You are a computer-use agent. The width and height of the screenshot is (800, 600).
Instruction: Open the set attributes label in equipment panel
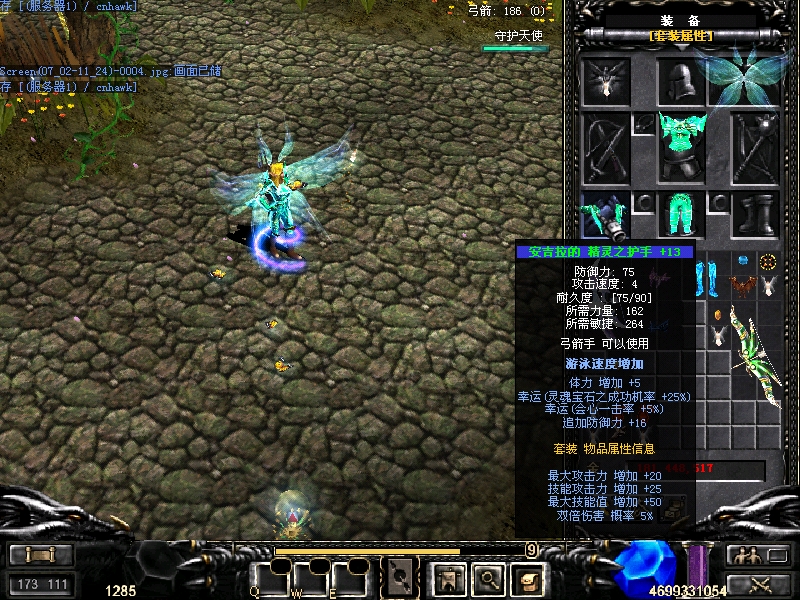682,36
